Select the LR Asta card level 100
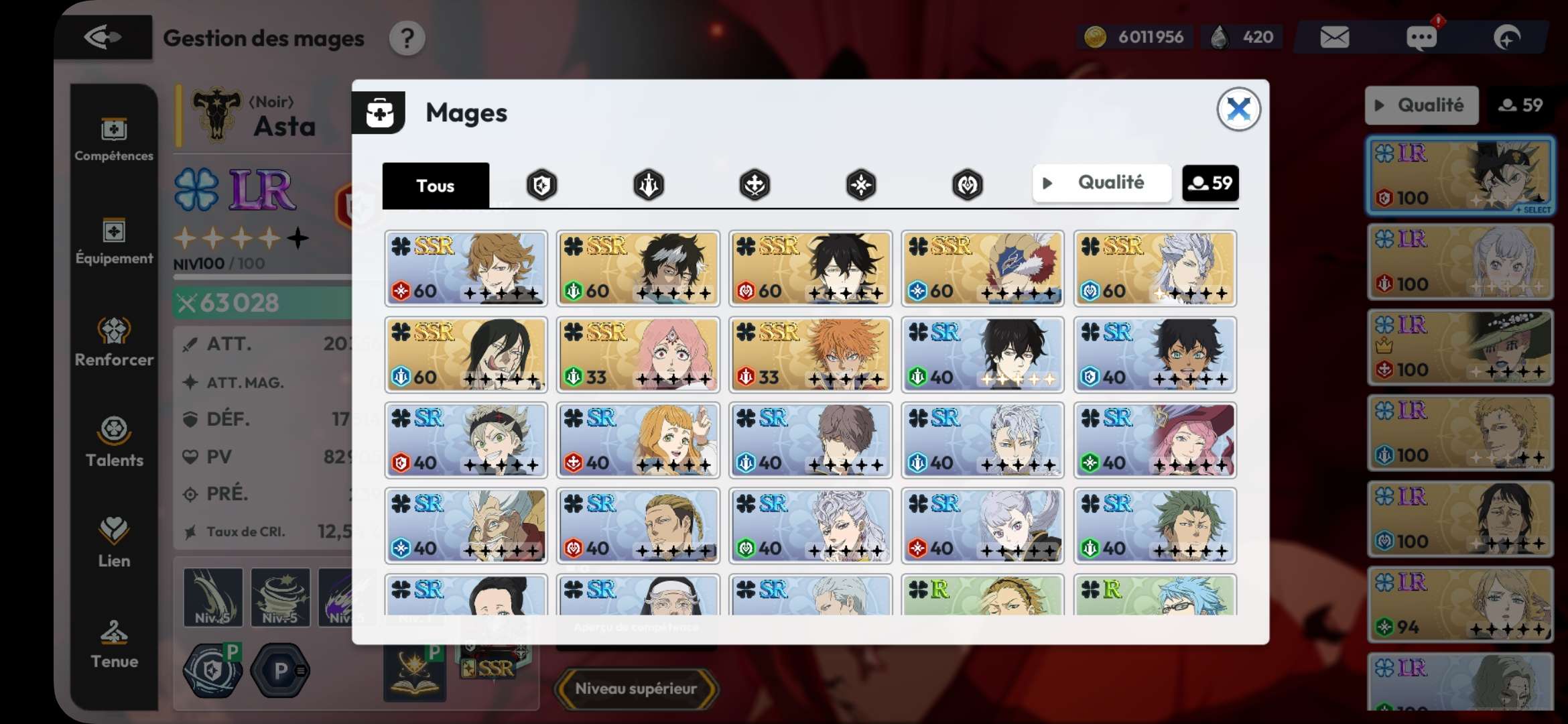Image resolution: width=1568 pixels, height=724 pixels. click(x=1460, y=176)
